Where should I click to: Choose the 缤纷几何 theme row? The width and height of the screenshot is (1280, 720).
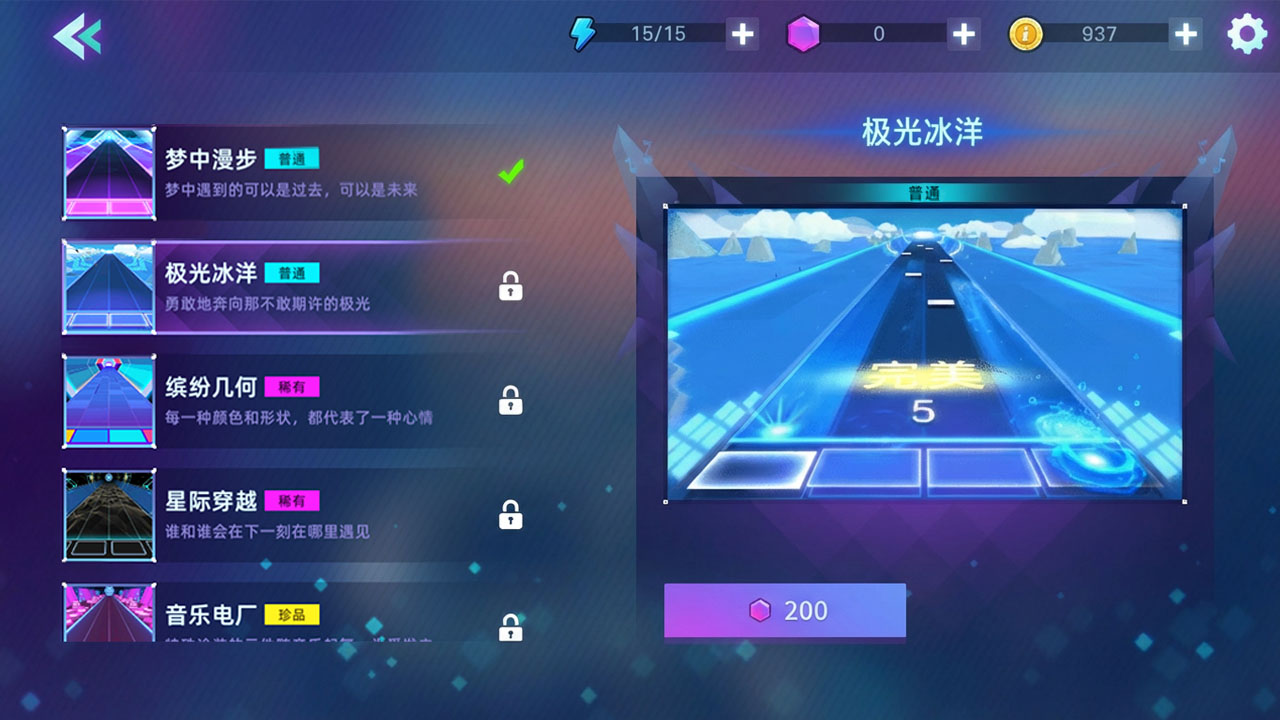(x=300, y=401)
